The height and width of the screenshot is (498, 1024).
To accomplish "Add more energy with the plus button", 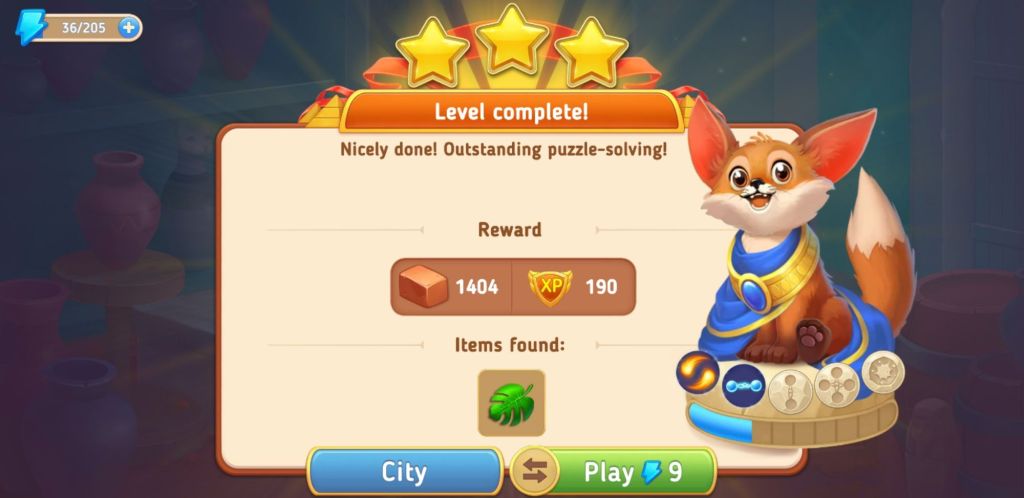I will (128, 28).
